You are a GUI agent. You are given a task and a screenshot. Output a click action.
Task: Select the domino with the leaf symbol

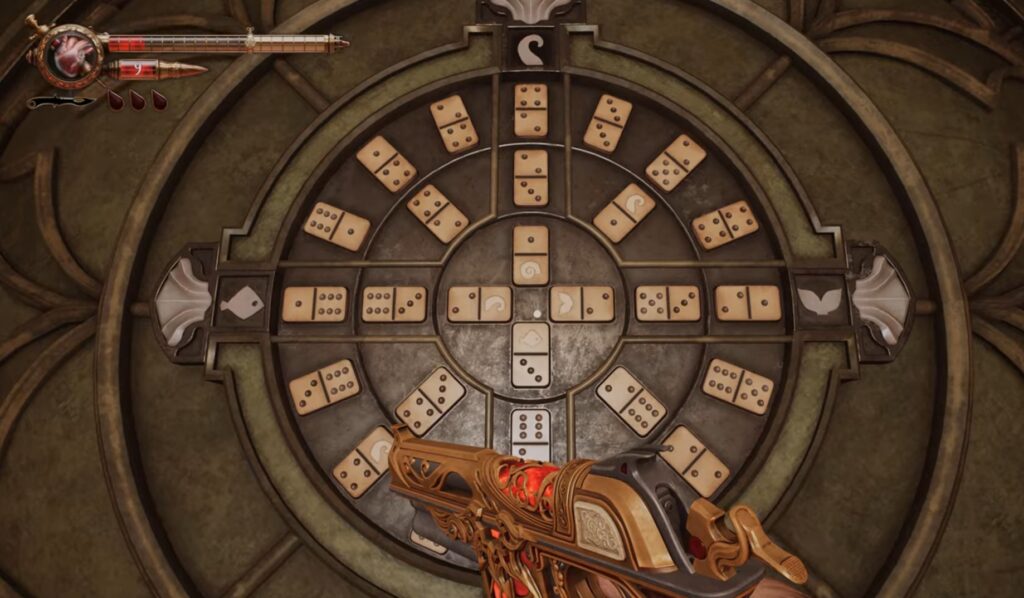[x=582, y=303]
